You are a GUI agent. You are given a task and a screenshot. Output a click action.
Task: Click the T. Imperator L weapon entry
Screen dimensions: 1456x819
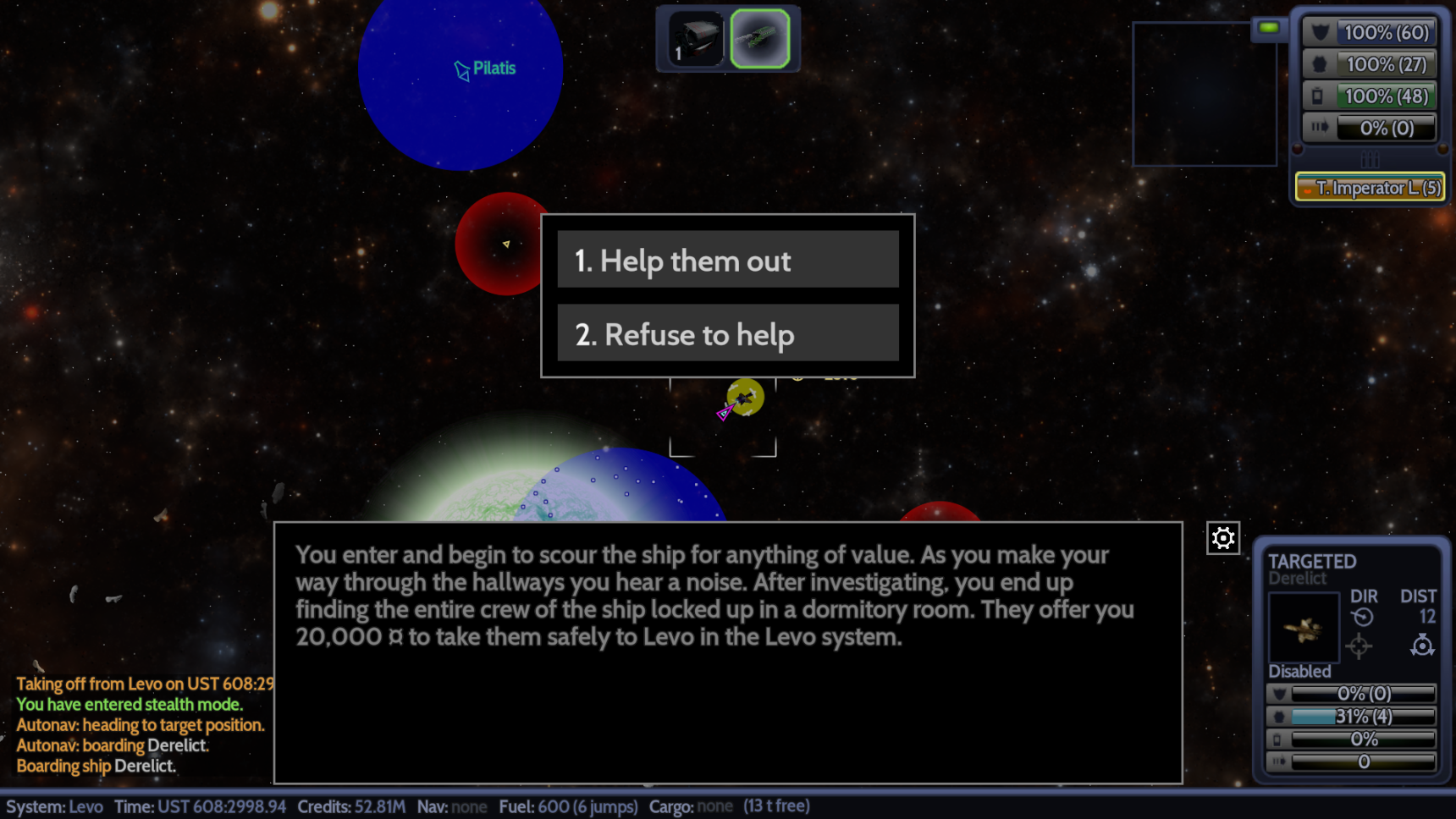pos(1370,188)
